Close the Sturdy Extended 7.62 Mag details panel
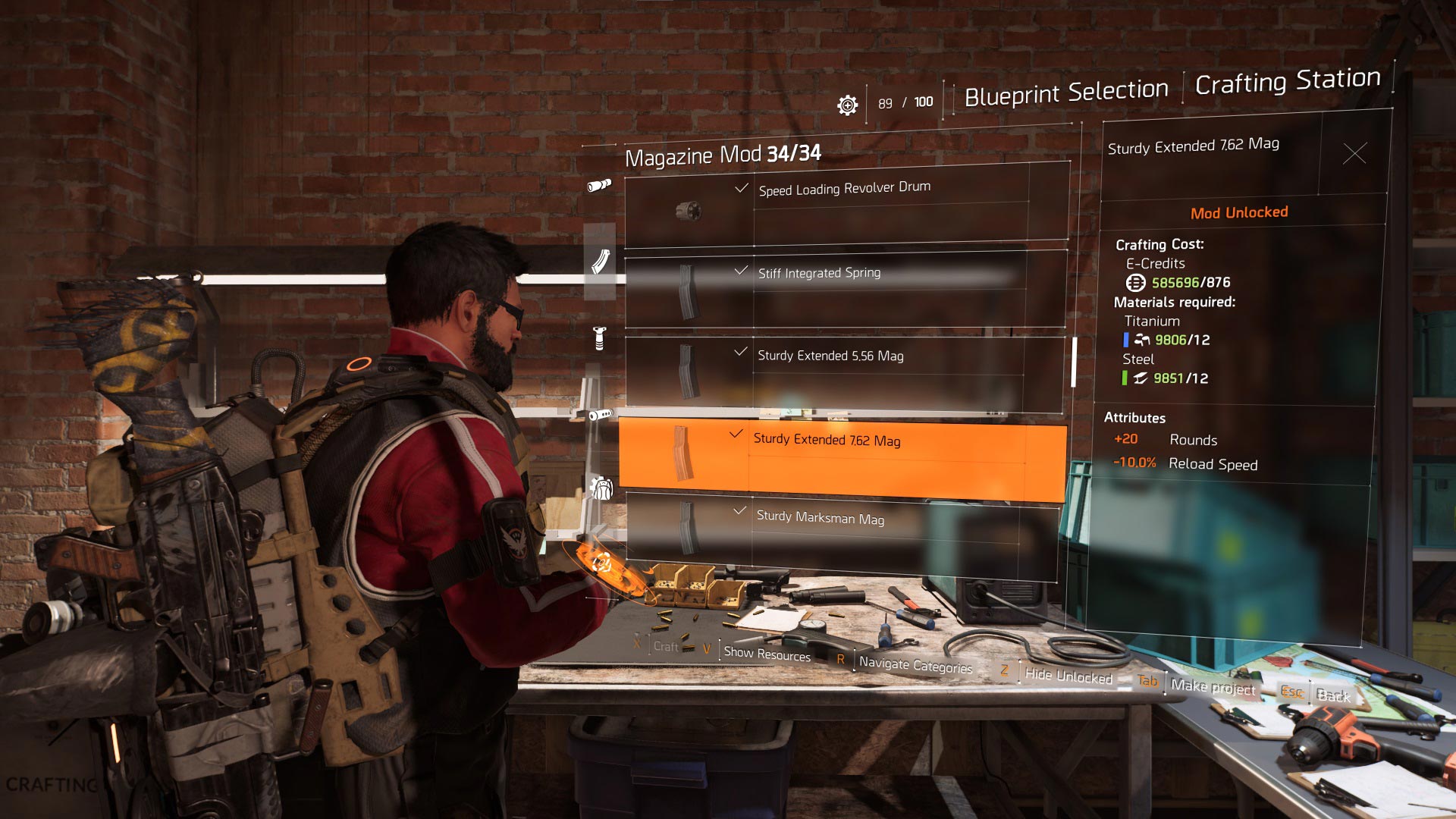 click(1354, 154)
